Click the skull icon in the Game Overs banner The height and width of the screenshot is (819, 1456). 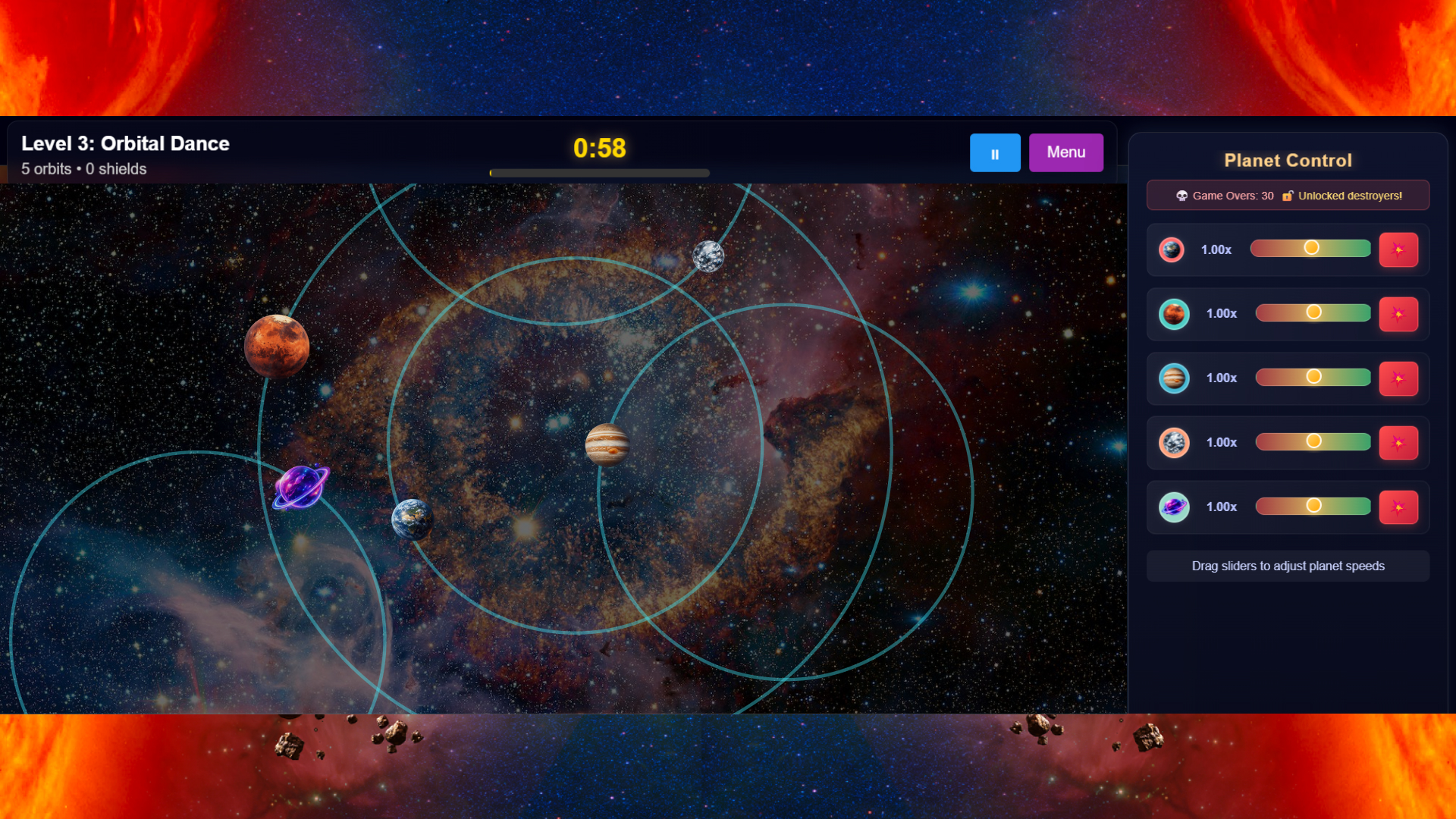1182,195
